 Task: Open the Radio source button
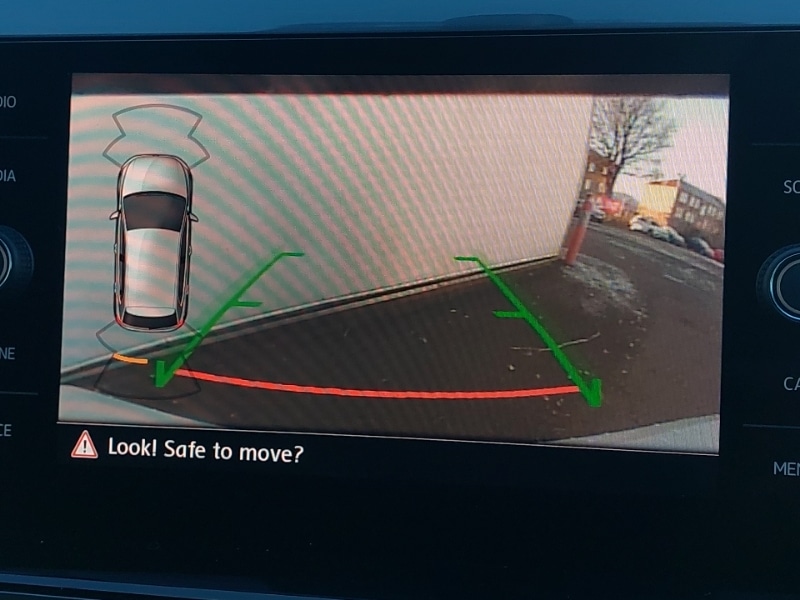coord(10,102)
